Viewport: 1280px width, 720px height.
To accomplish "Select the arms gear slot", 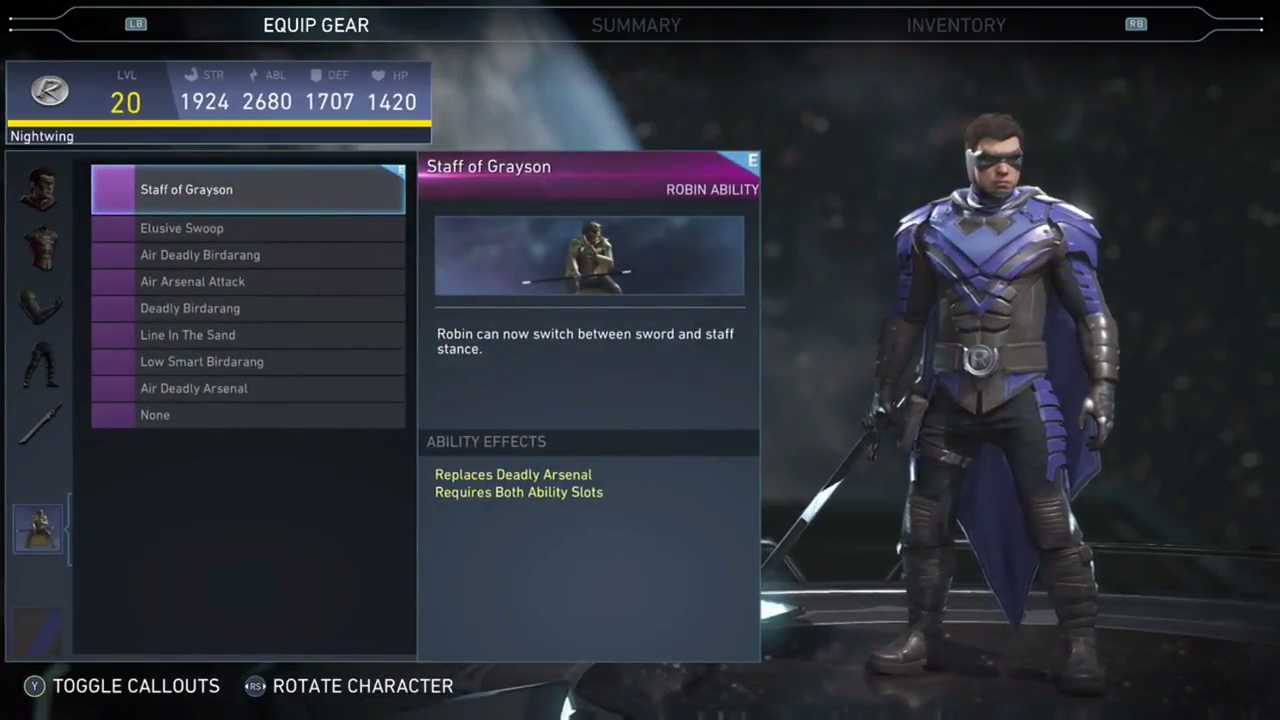I will tap(40, 308).
